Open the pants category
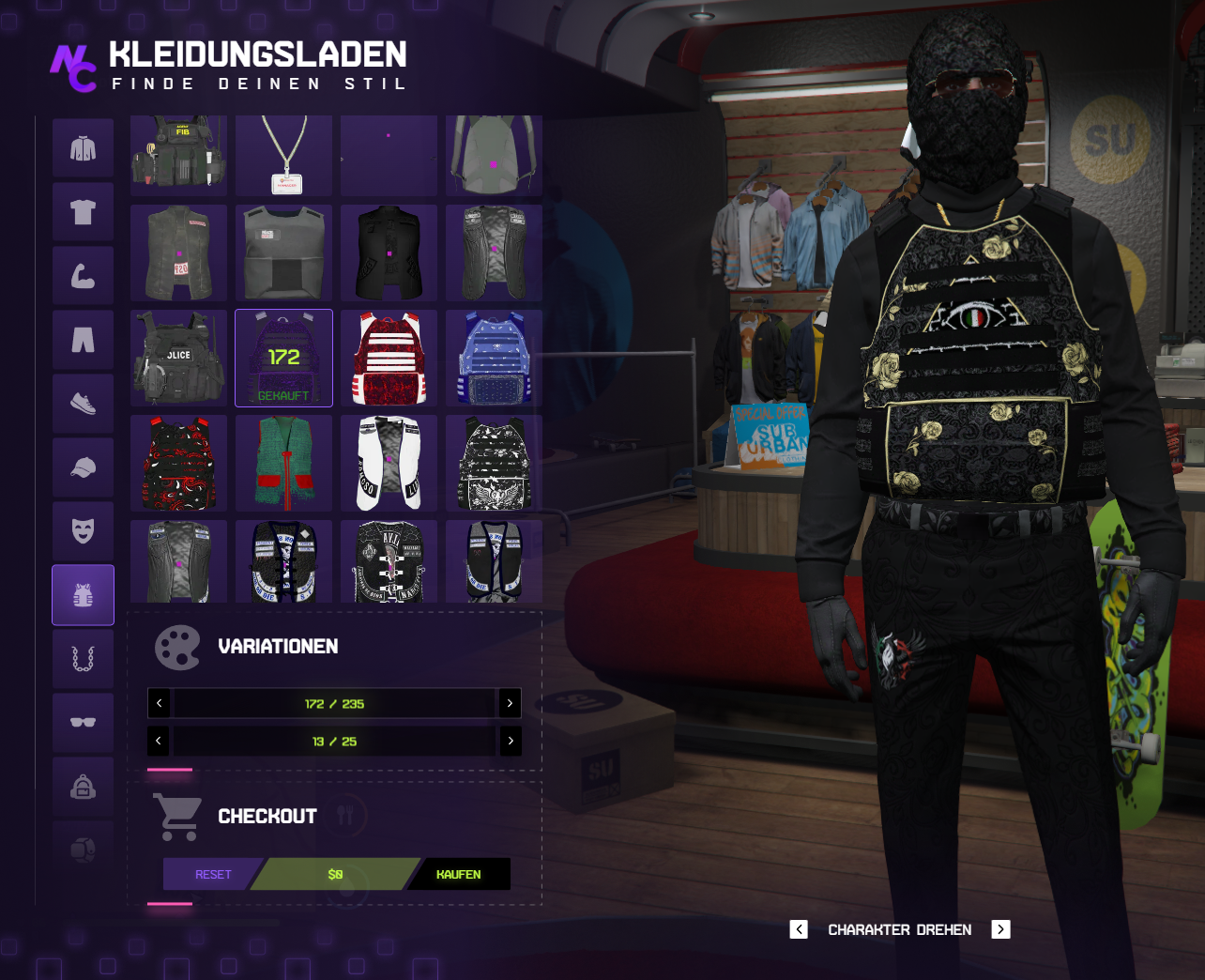The height and width of the screenshot is (980, 1205). (x=84, y=340)
